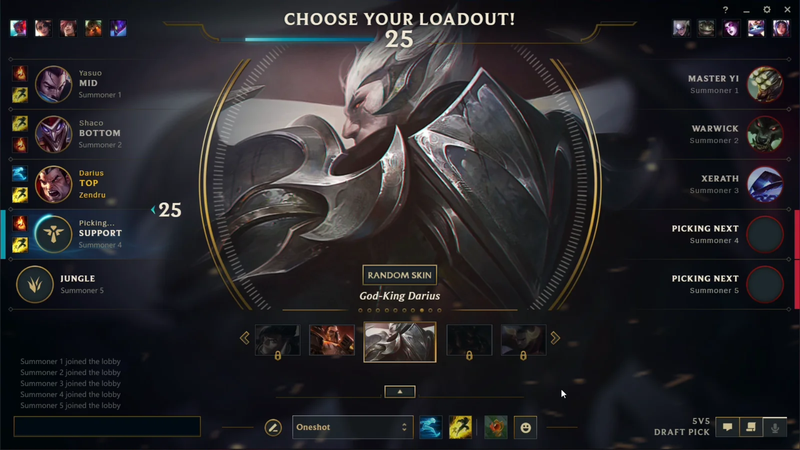Open the ward skin picker
Screen dimensions: 800x450
[495, 427]
